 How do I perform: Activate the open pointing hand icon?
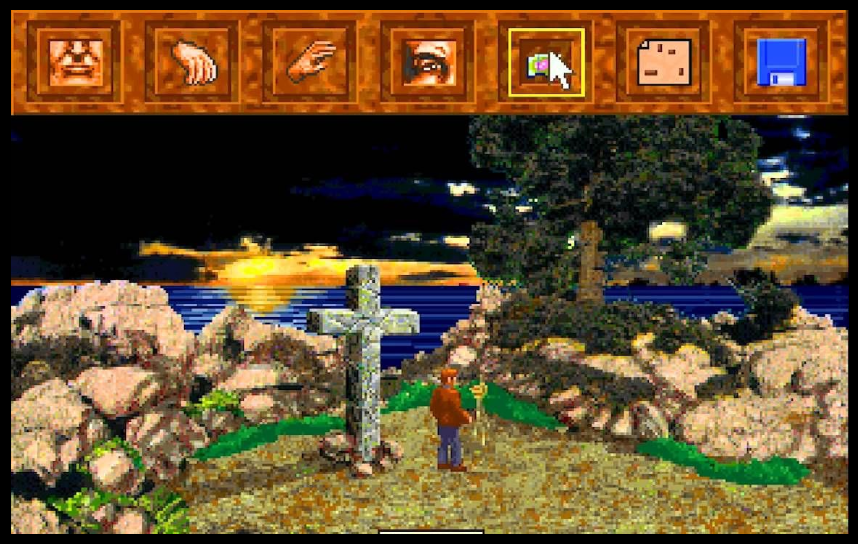tap(311, 62)
